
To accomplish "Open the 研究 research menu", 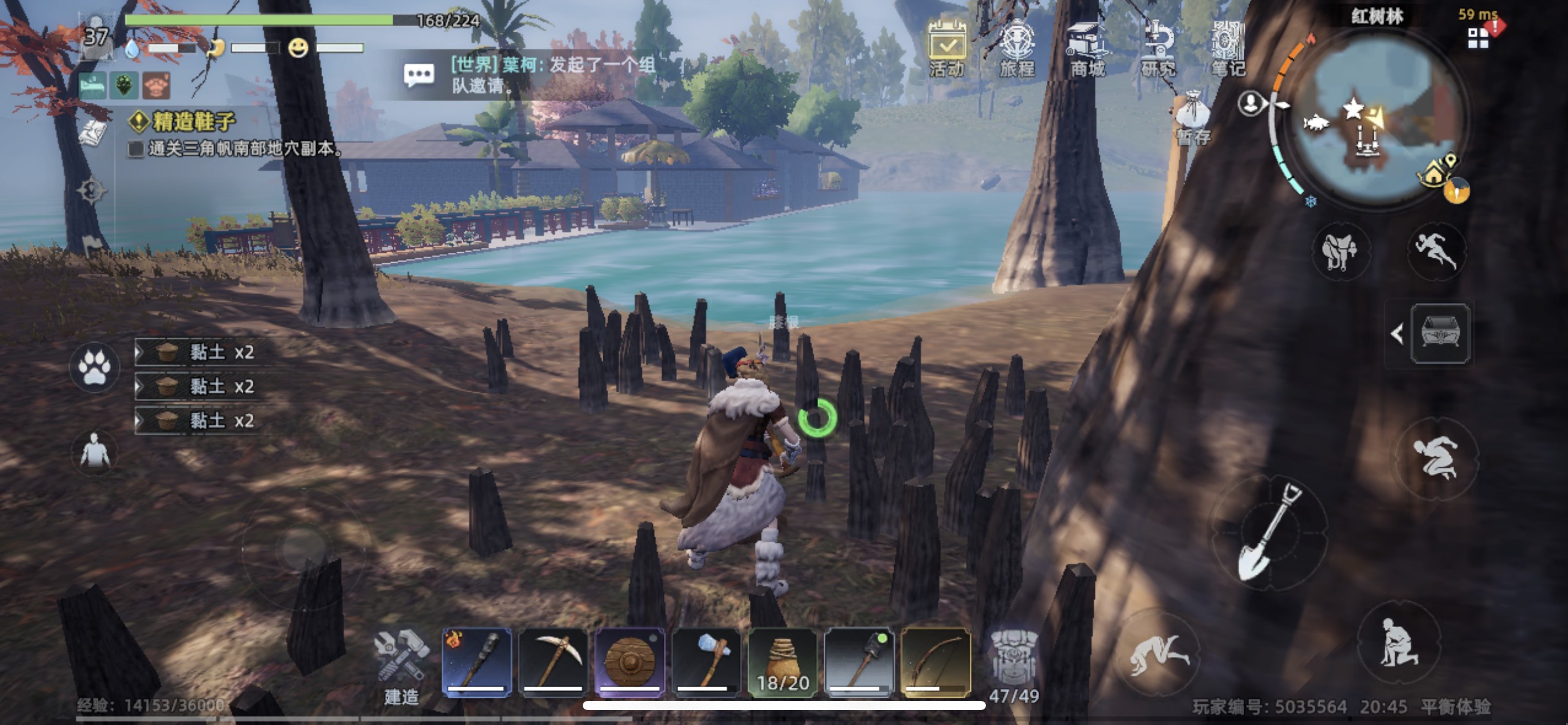I will point(1158,48).
